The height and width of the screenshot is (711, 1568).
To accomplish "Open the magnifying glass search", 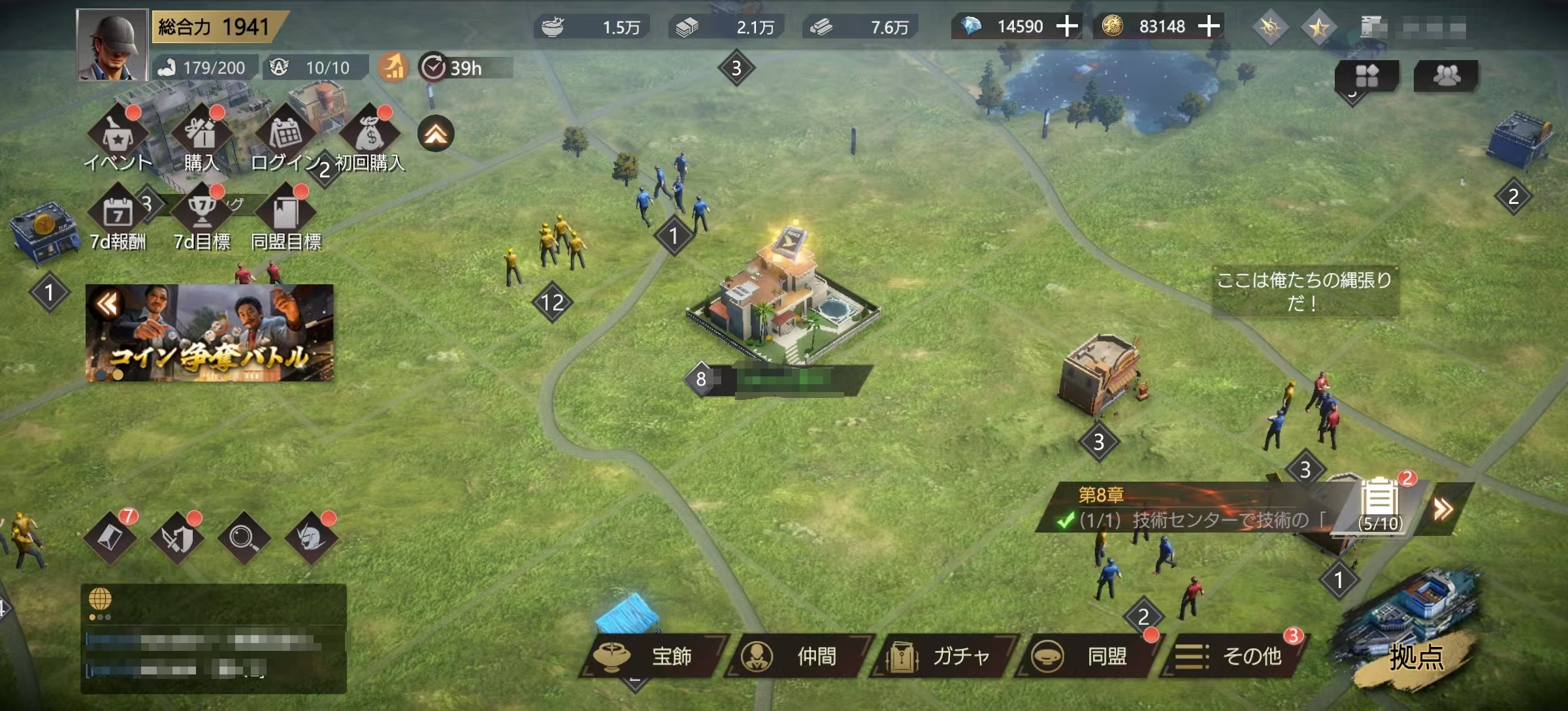I will tap(243, 538).
